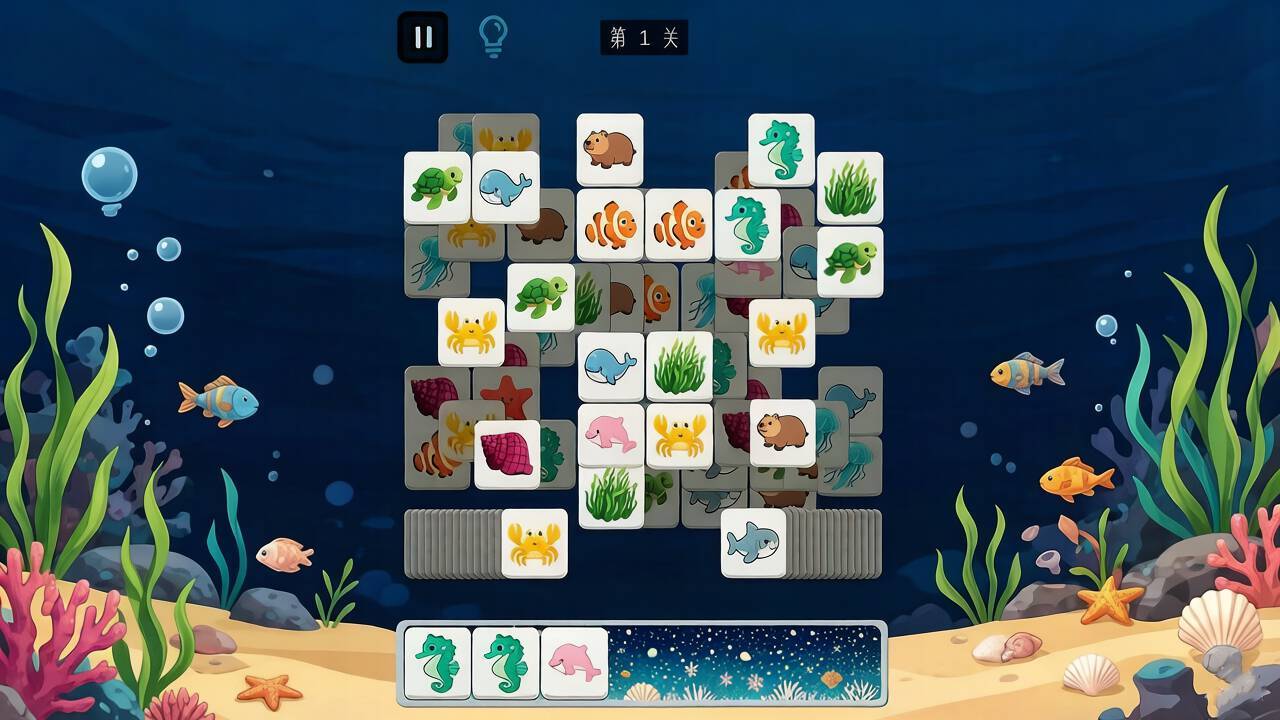1280x720 pixels.
Task: Click the pink dolphin in the collection tray
Action: click(x=574, y=662)
